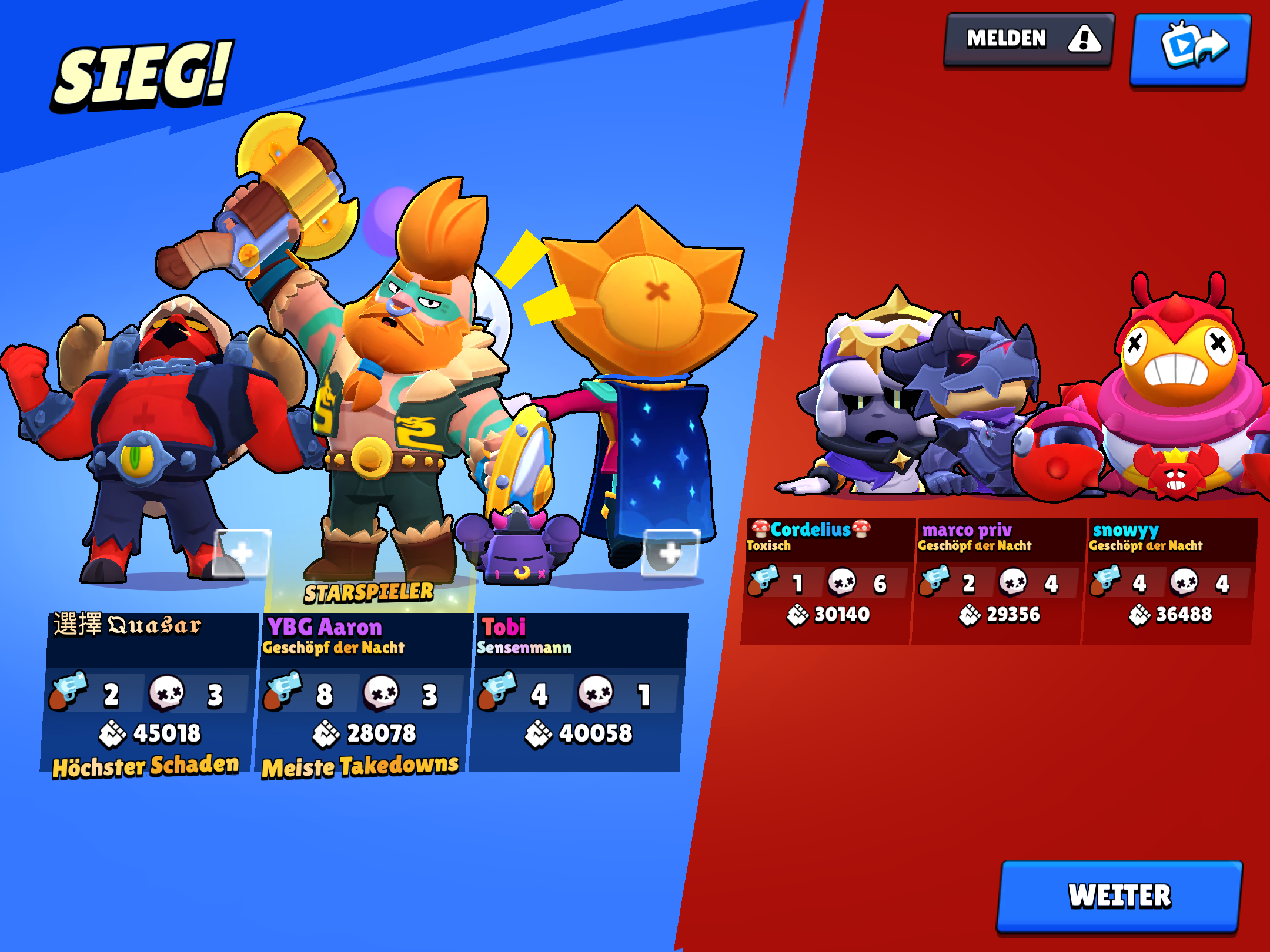Select Cordelius enemy player panel
This screenshot has height=952, width=1270.
[x=827, y=581]
